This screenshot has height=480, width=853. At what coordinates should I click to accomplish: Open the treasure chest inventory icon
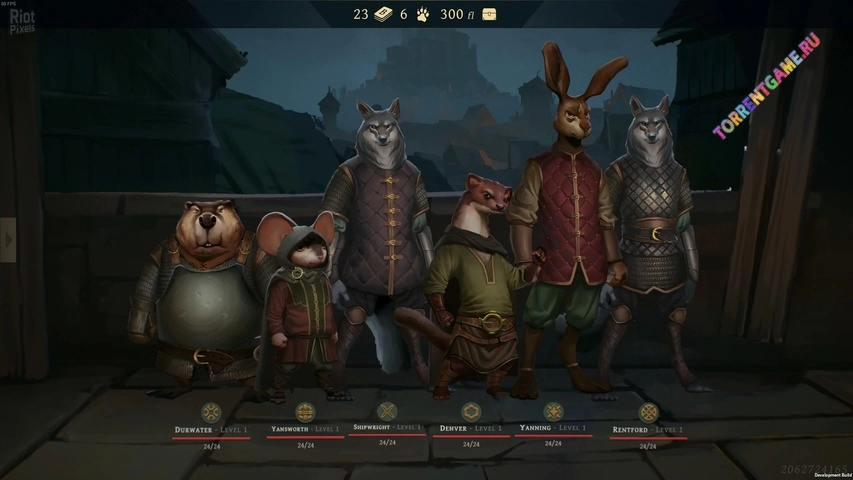(489, 14)
